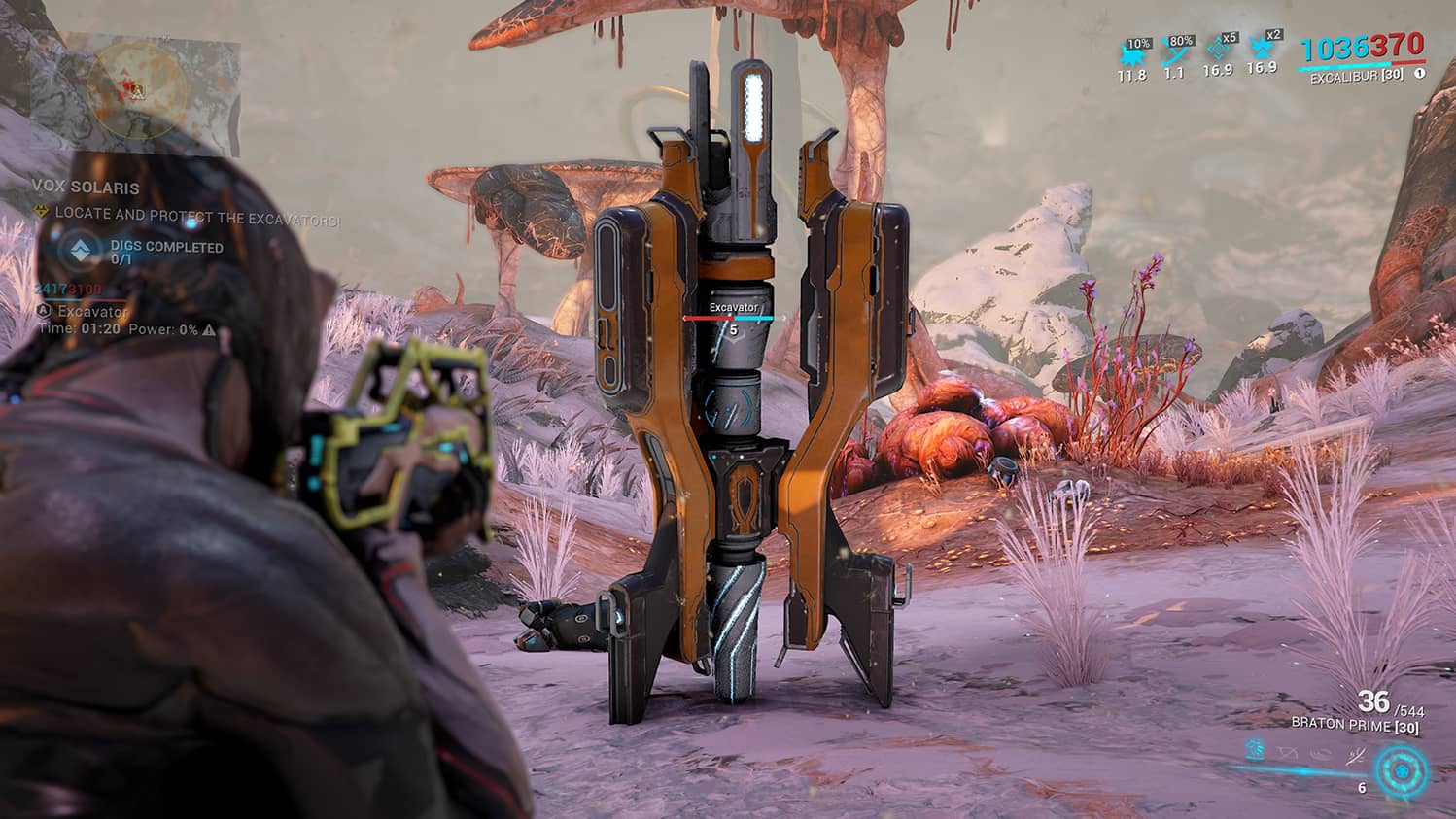Click the Vox Solaris objective tracker
The width and height of the screenshot is (1456, 819).
point(86,188)
